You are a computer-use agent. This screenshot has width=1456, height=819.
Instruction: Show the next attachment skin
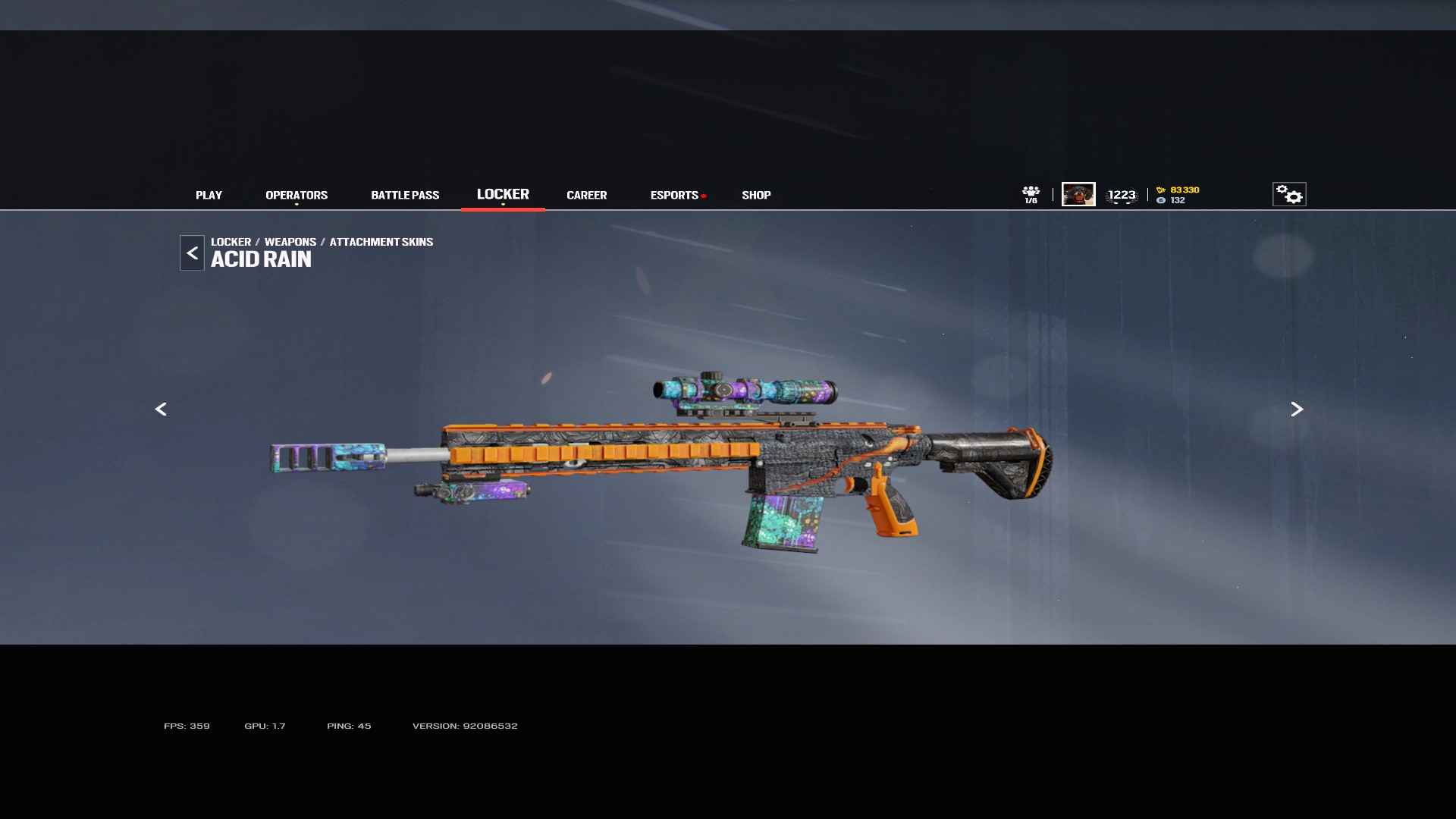1297,409
